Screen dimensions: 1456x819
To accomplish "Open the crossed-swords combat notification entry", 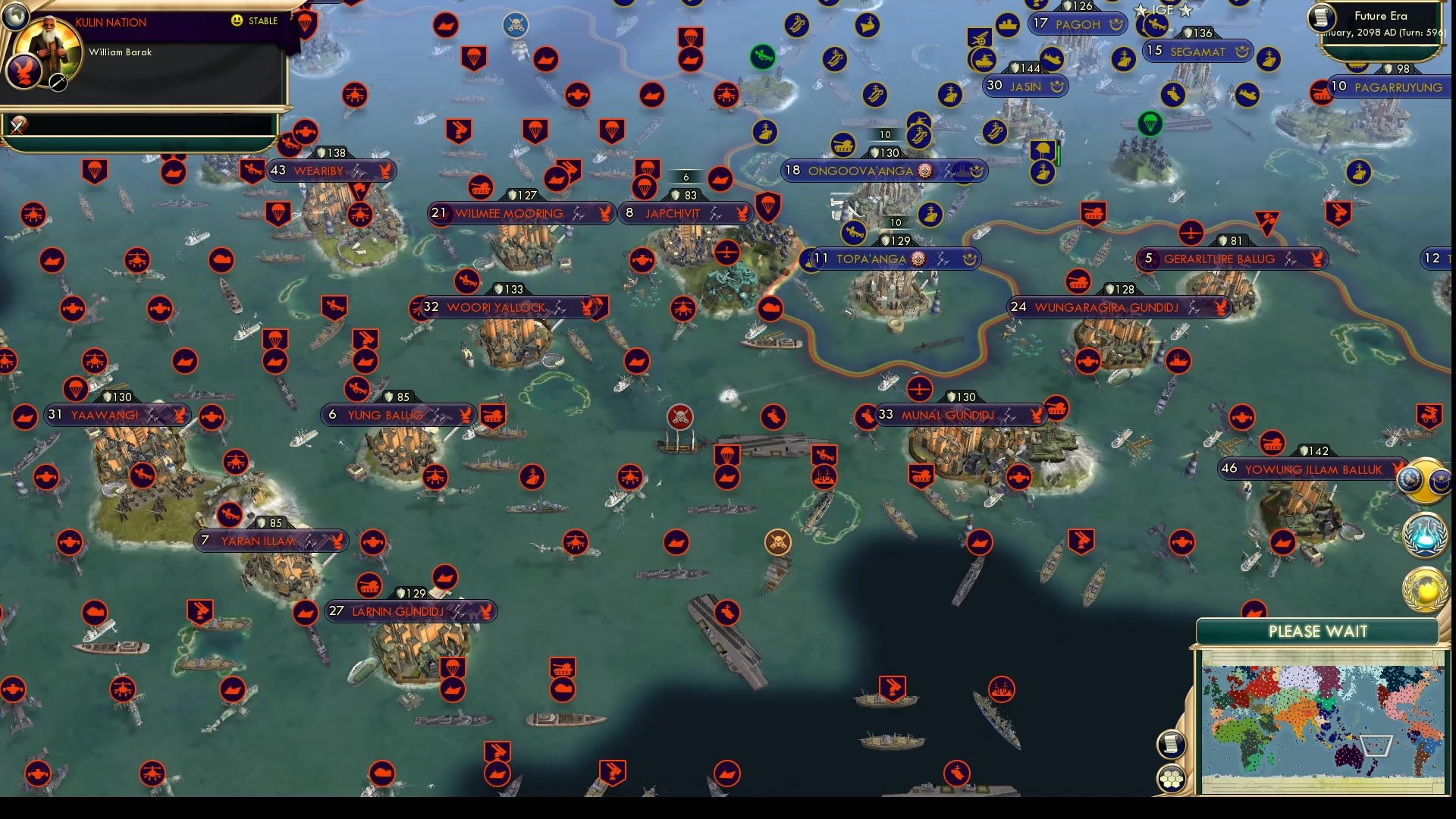I will coord(17,126).
